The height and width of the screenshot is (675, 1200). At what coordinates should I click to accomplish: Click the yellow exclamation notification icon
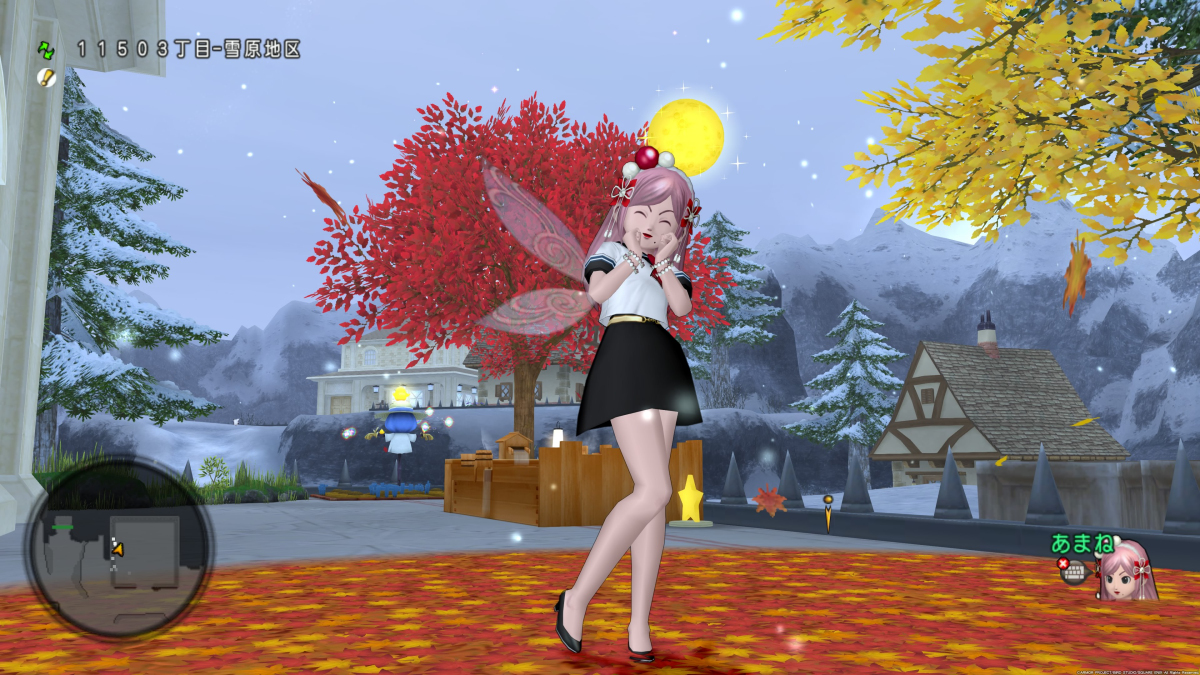(46, 77)
